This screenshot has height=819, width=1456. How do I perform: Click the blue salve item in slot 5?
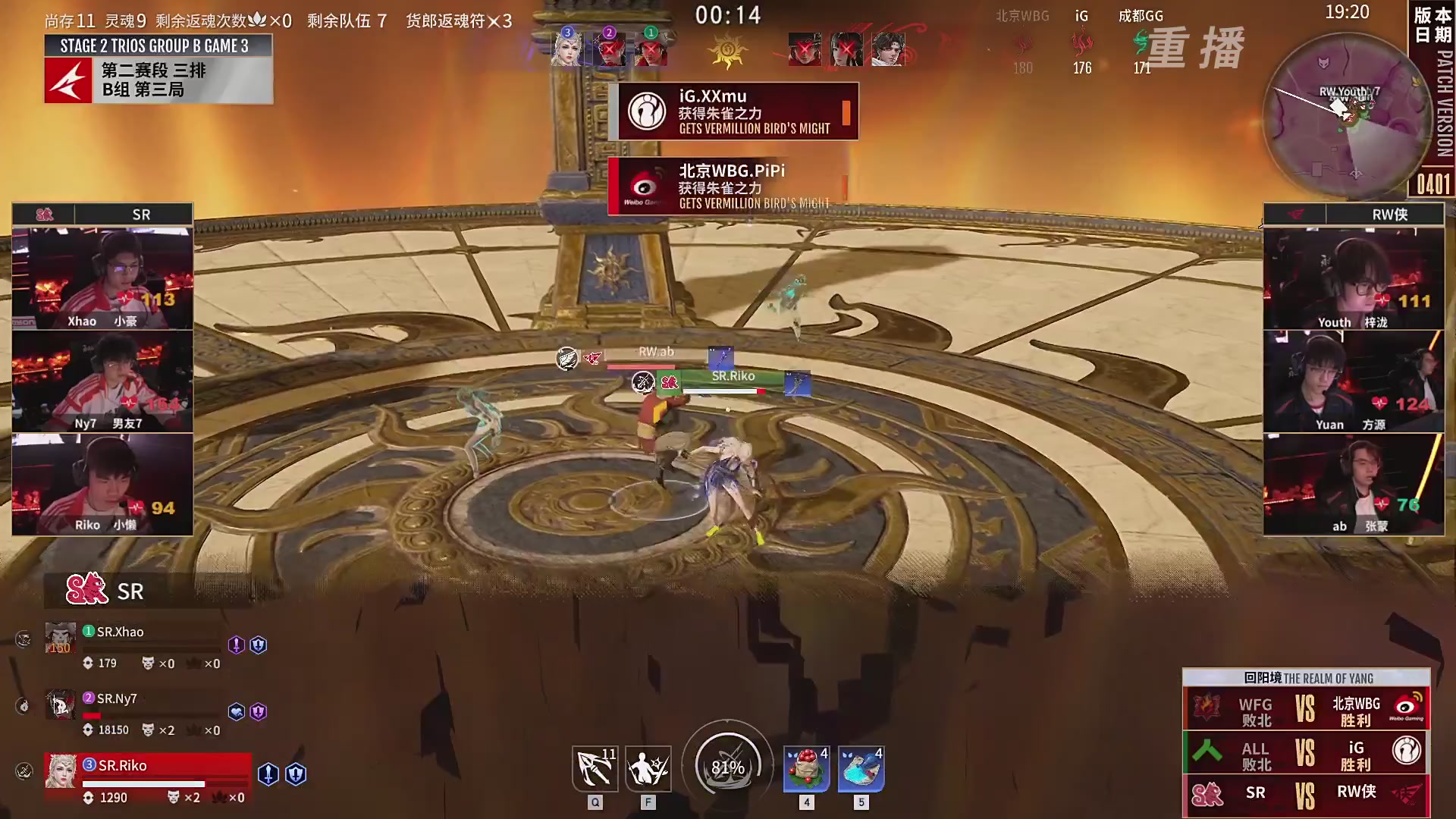861,768
